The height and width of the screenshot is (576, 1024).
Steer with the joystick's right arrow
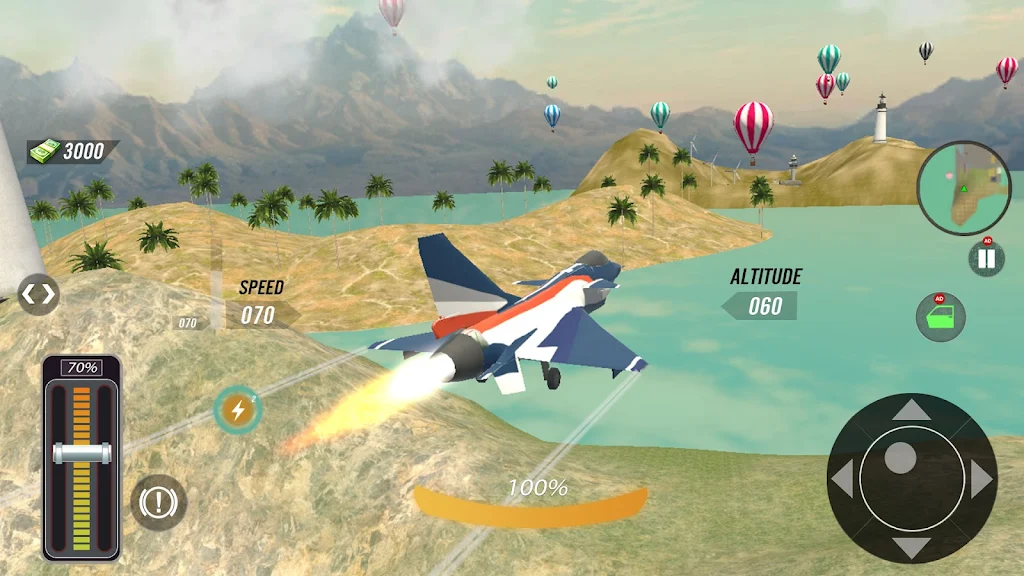point(980,480)
